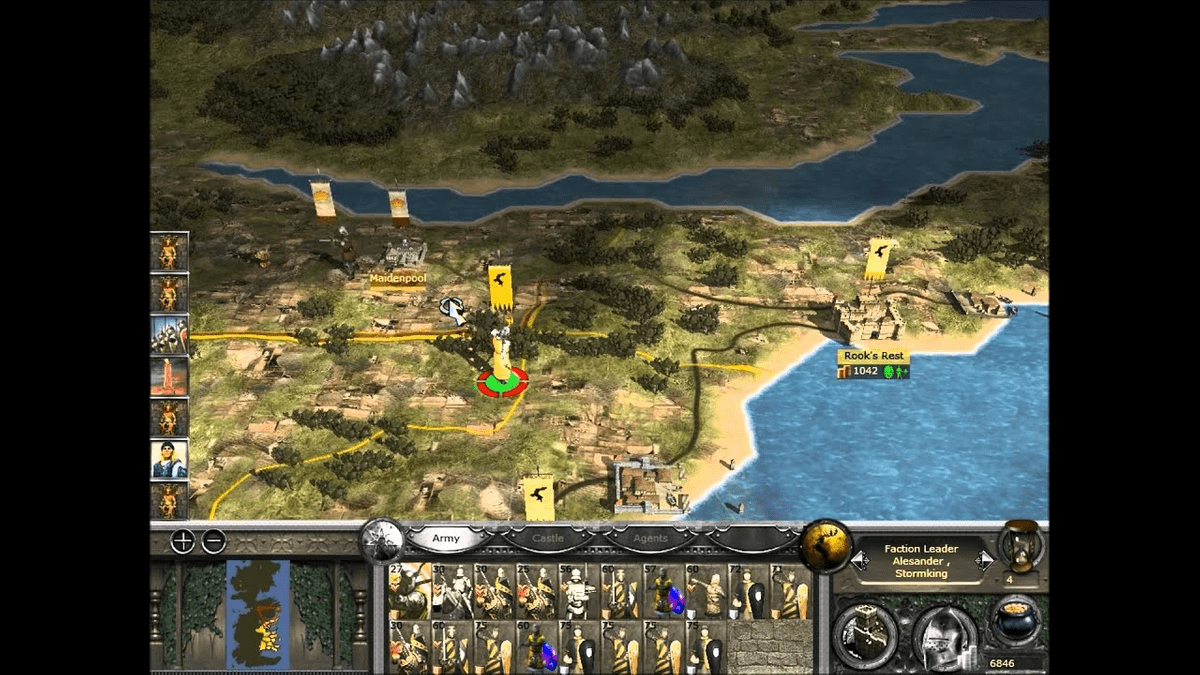Screen dimensions: 1200x675
Task: Open the blond man portrait notification
Action: pyautogui.click(x=169, y=459)
